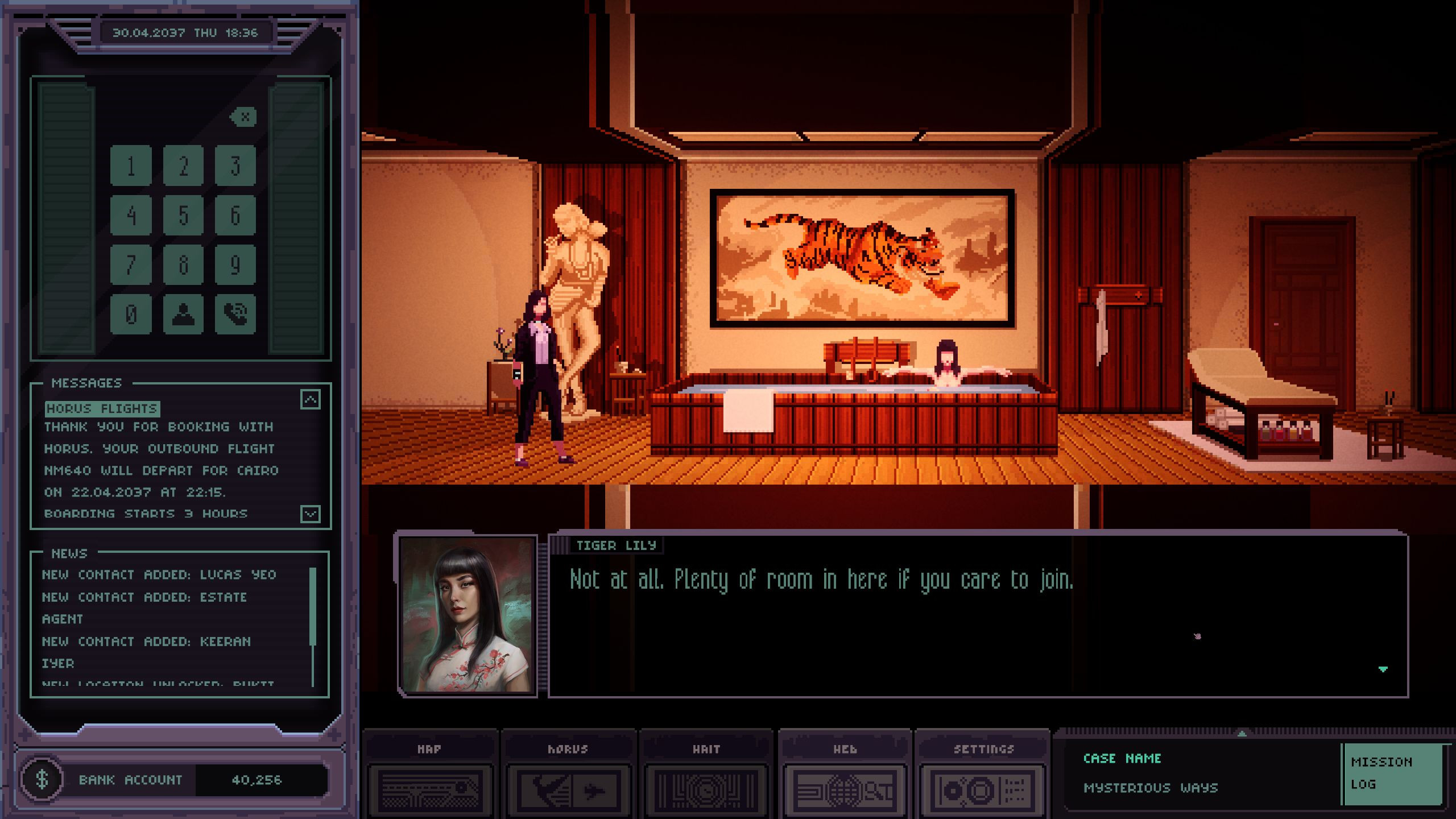
Task: Open the Mission Log
Action: tap(1392, 773)
